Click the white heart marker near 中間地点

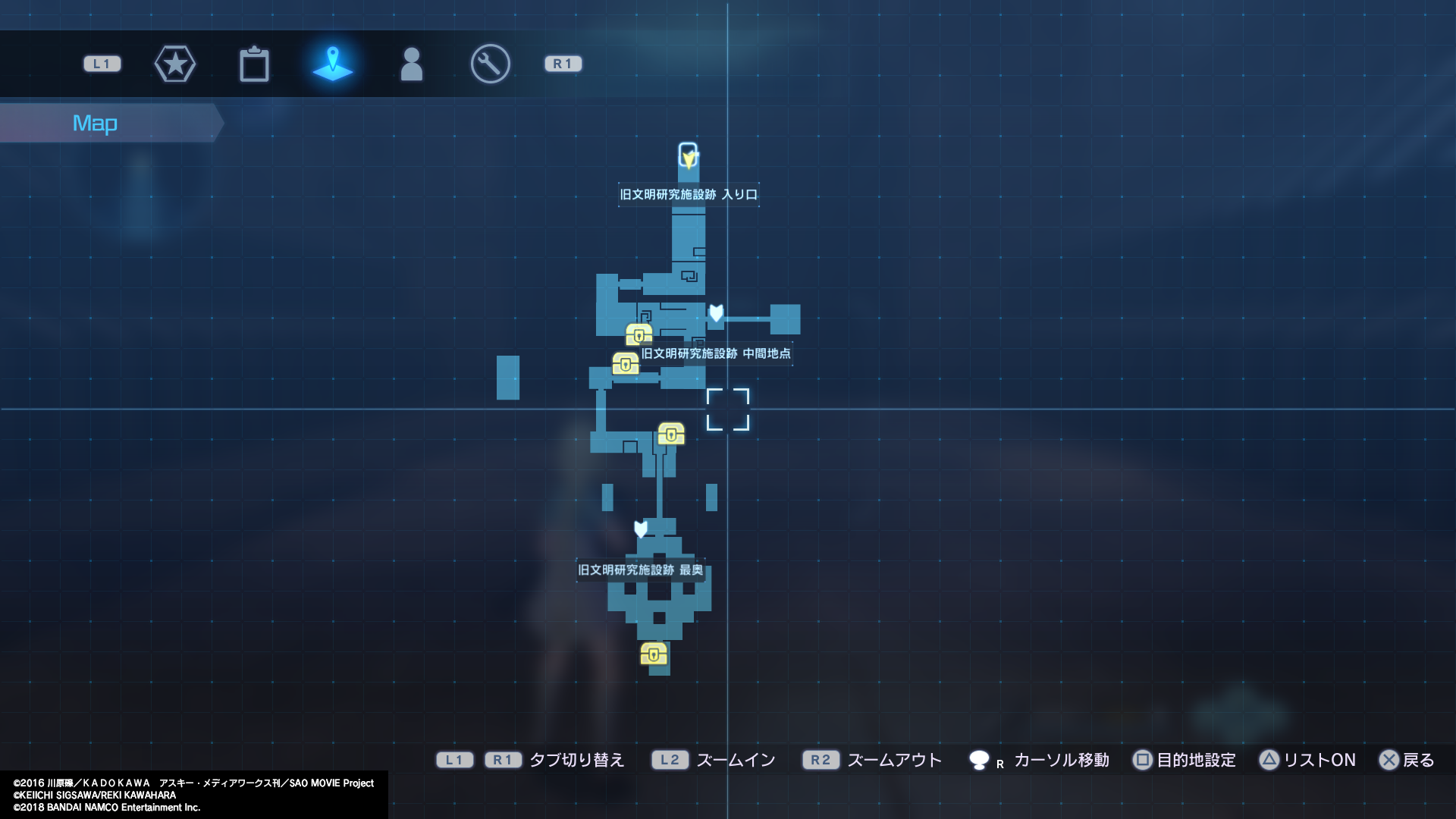tap(716, 313)
